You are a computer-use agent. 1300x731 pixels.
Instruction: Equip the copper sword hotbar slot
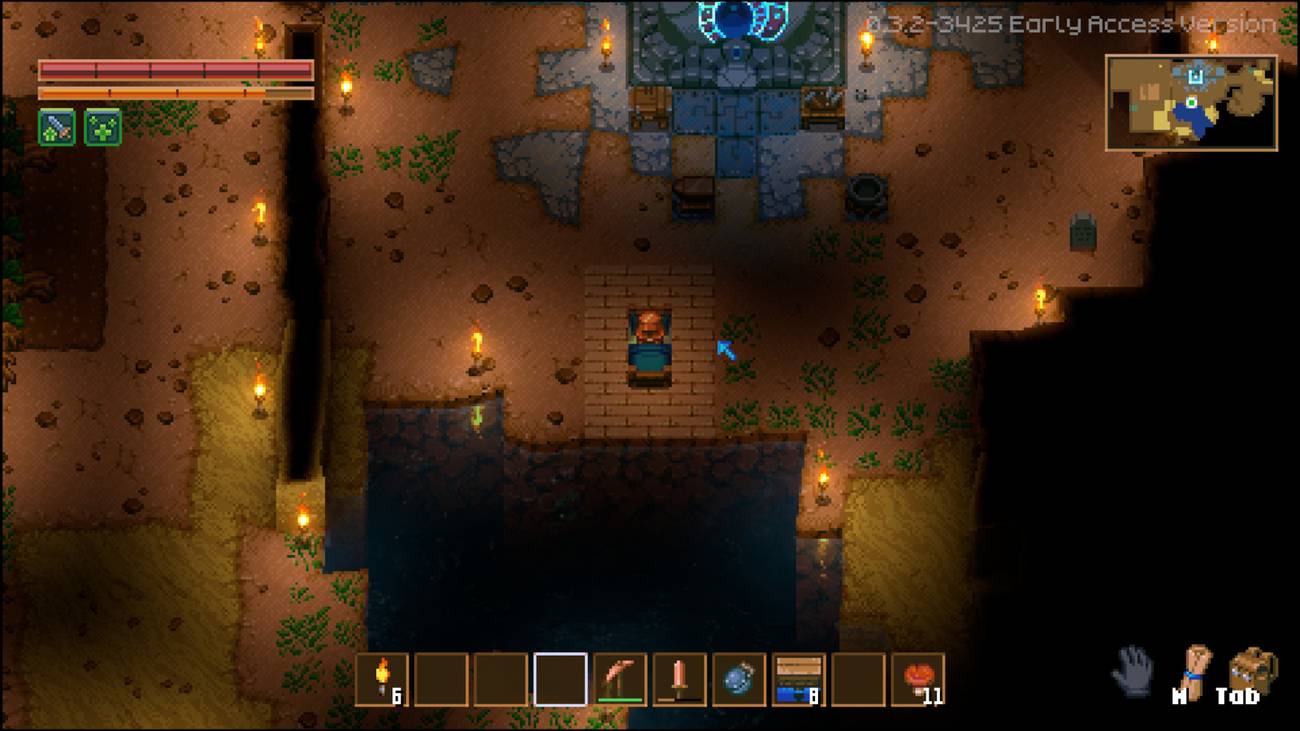(x=680, y=680)
